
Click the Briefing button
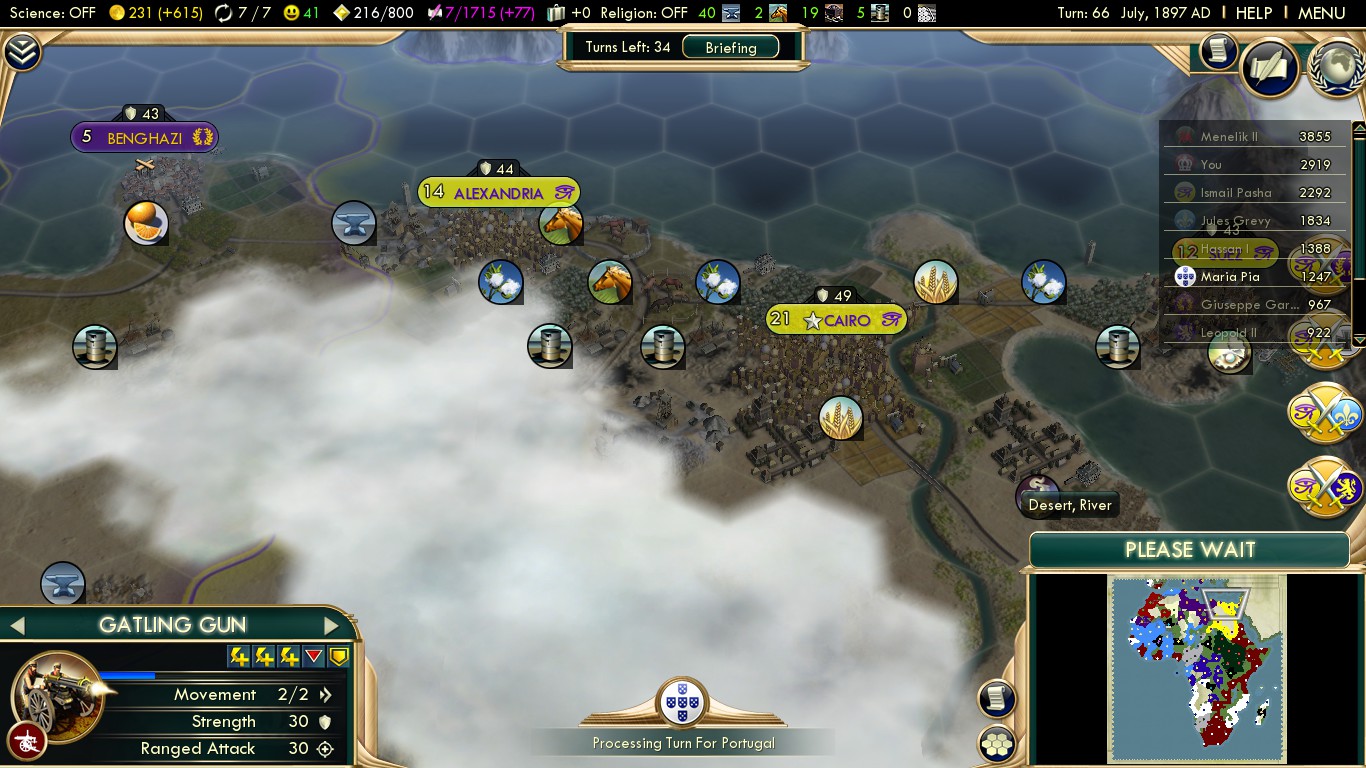click(730, 47)
